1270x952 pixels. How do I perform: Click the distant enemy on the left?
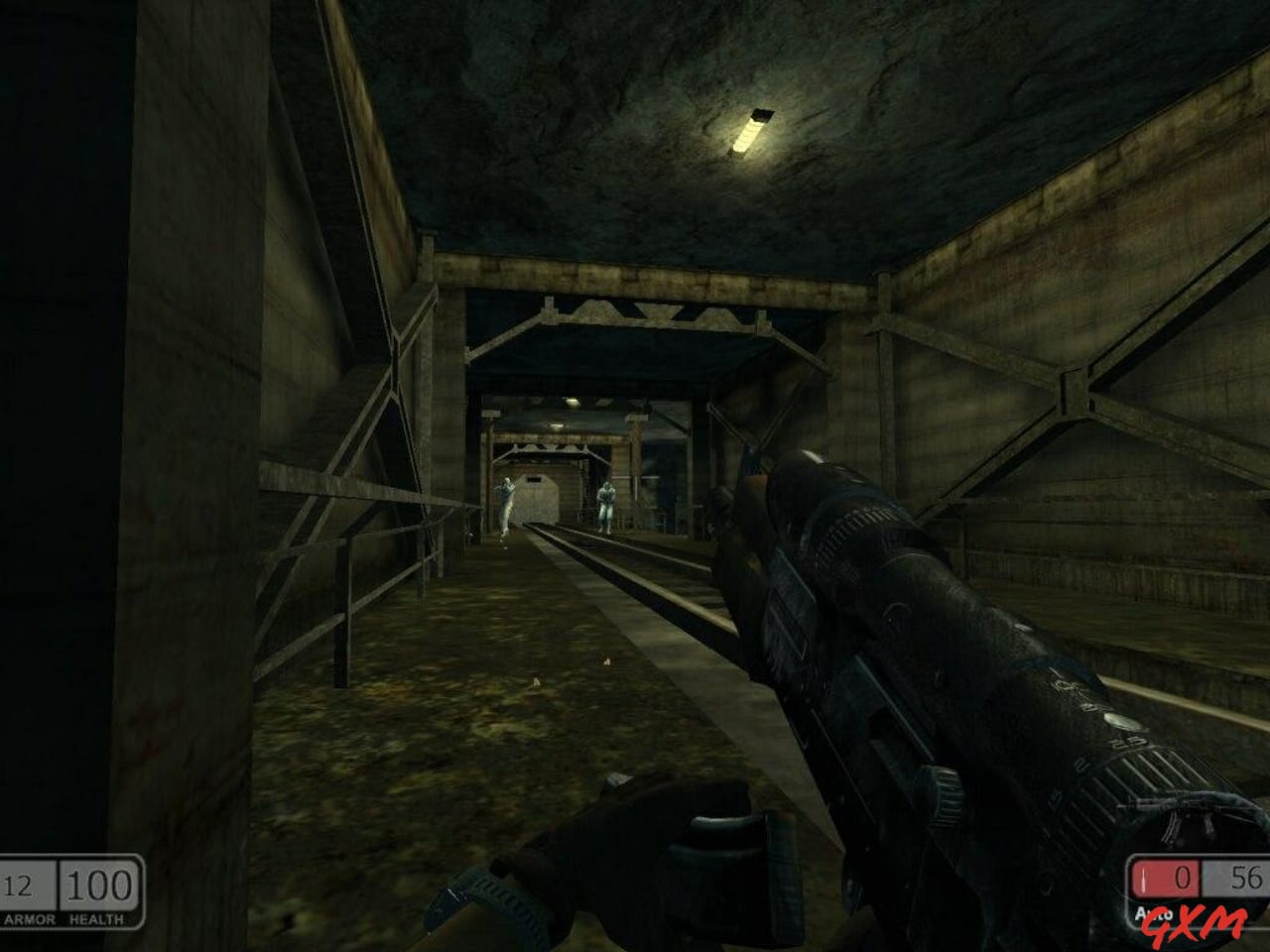505,501
